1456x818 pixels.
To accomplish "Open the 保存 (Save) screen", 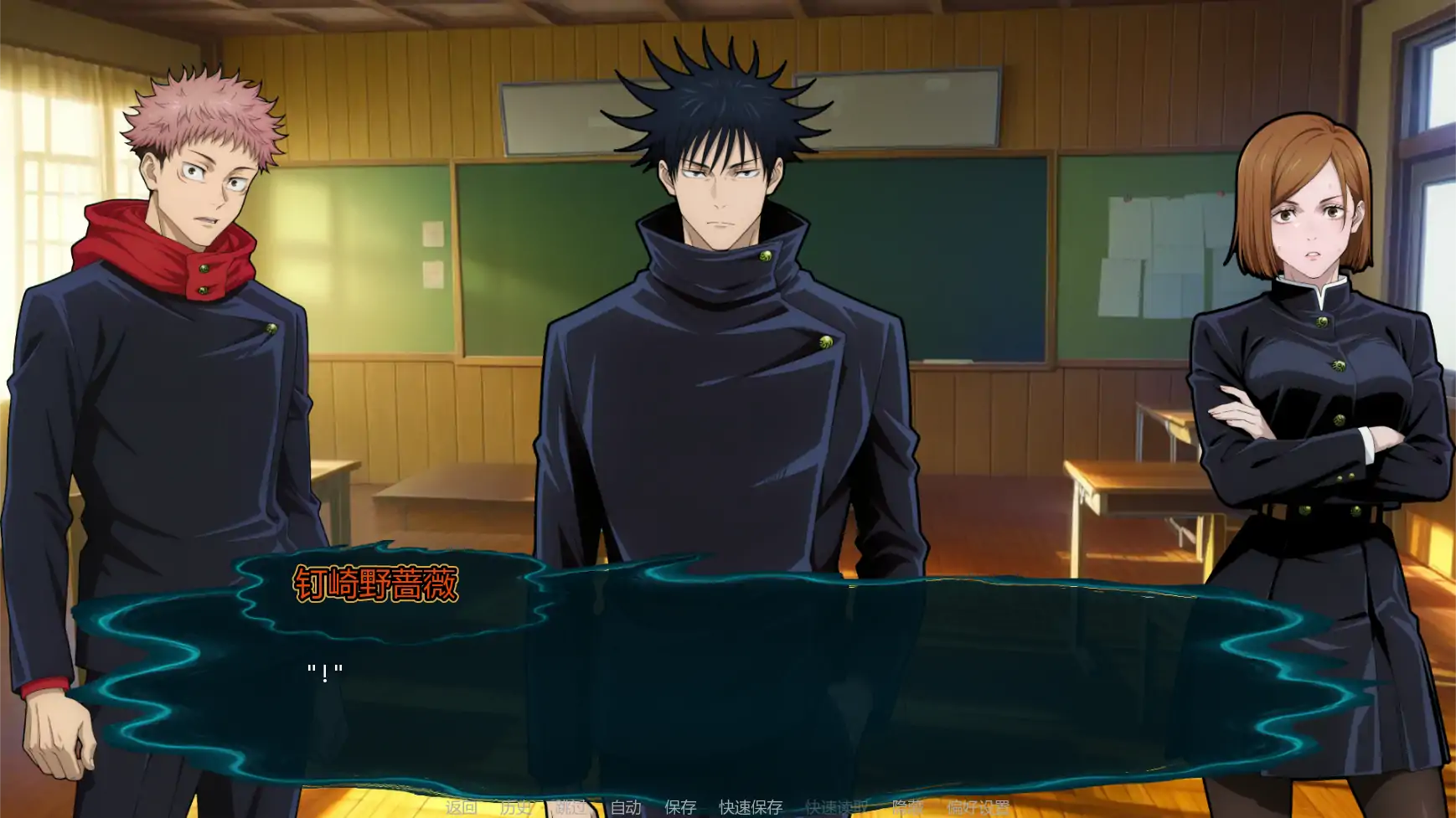I will [680, 807].
